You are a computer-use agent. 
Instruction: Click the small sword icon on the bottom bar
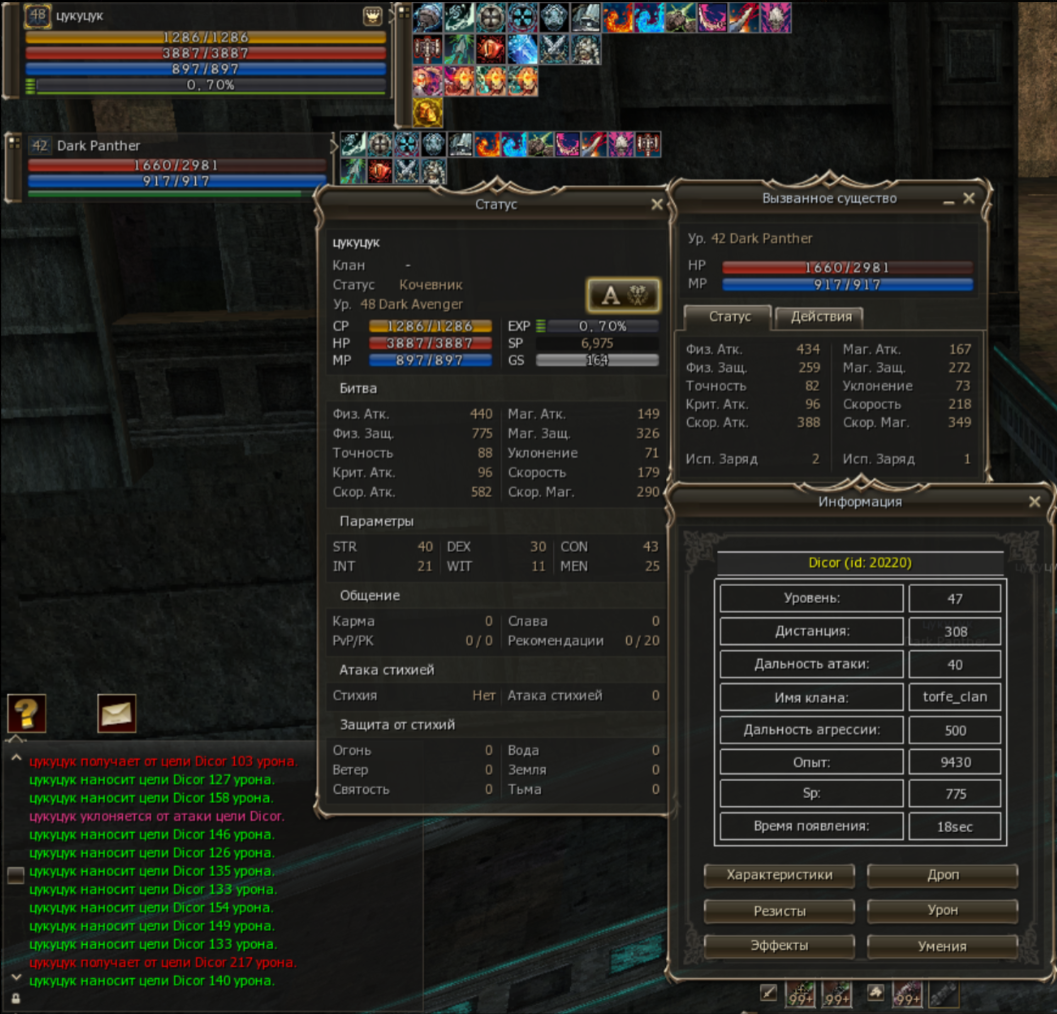pyautogui.click(x=769, y=993)
